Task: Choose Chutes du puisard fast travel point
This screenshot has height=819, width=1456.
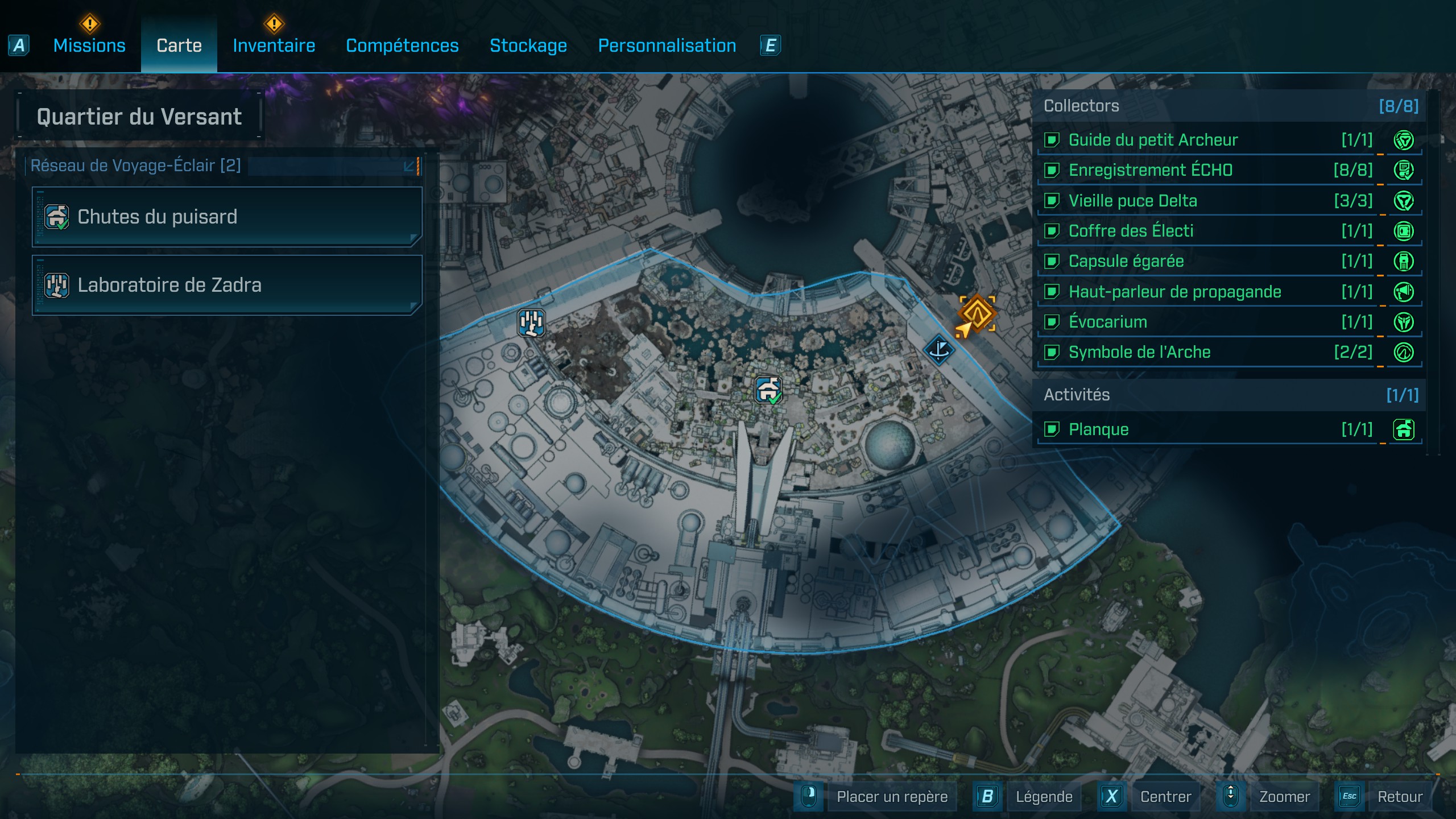Action: coord(227,217)
